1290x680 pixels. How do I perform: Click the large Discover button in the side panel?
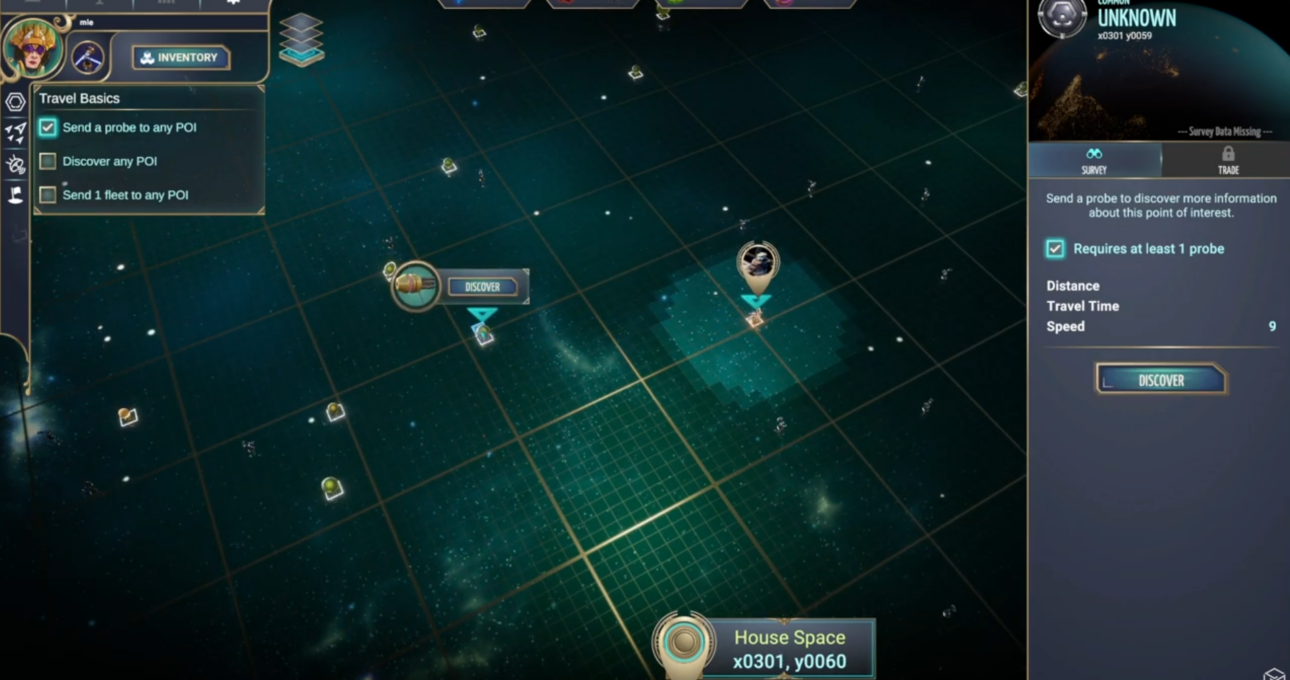[x=1160, y=380]
